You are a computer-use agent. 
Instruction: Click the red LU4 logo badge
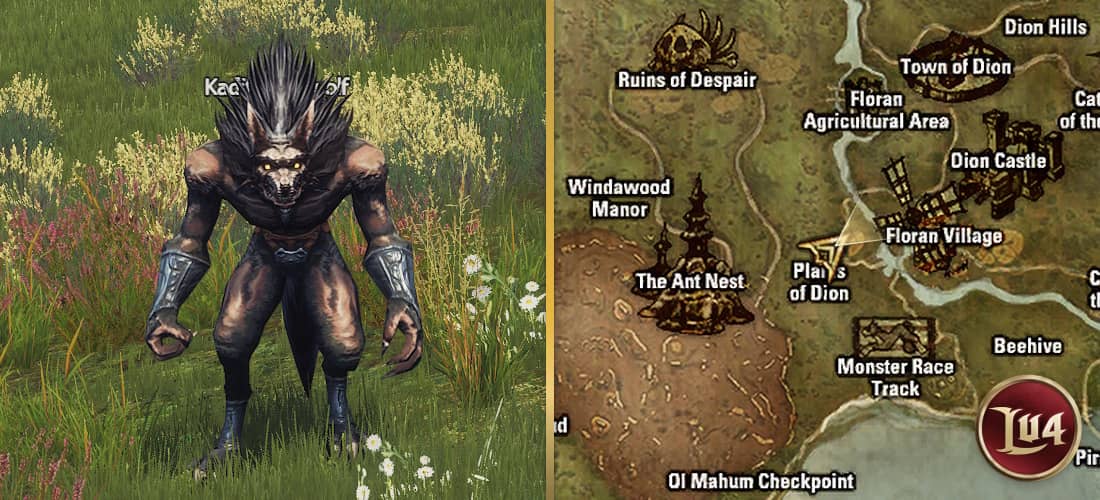tap(1029, 427)
